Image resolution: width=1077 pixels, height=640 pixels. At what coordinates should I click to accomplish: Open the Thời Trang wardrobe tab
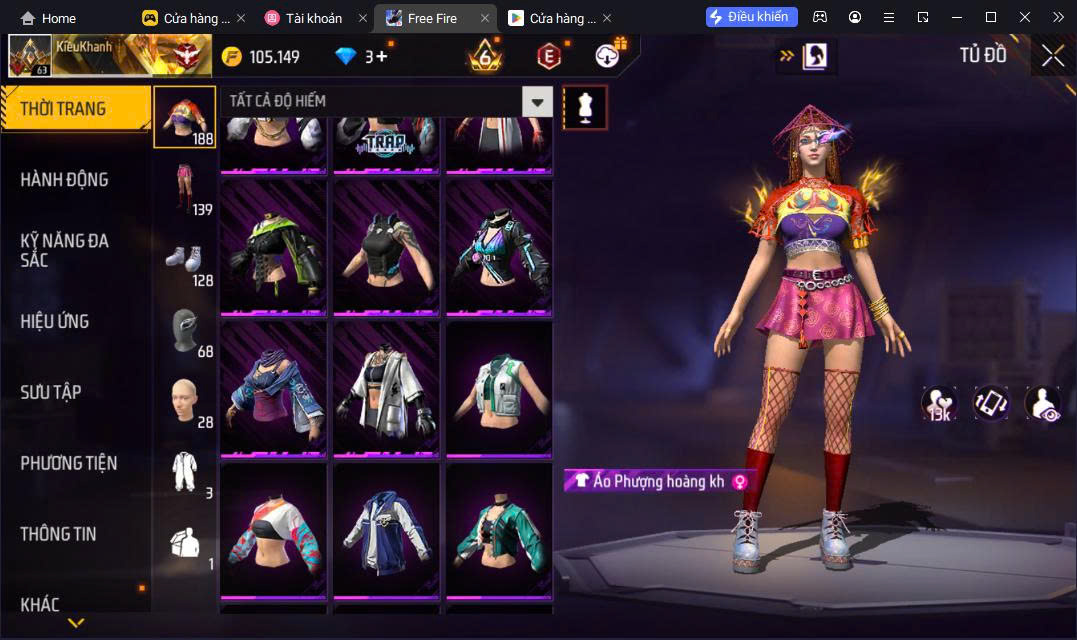[x=75, y=109]
